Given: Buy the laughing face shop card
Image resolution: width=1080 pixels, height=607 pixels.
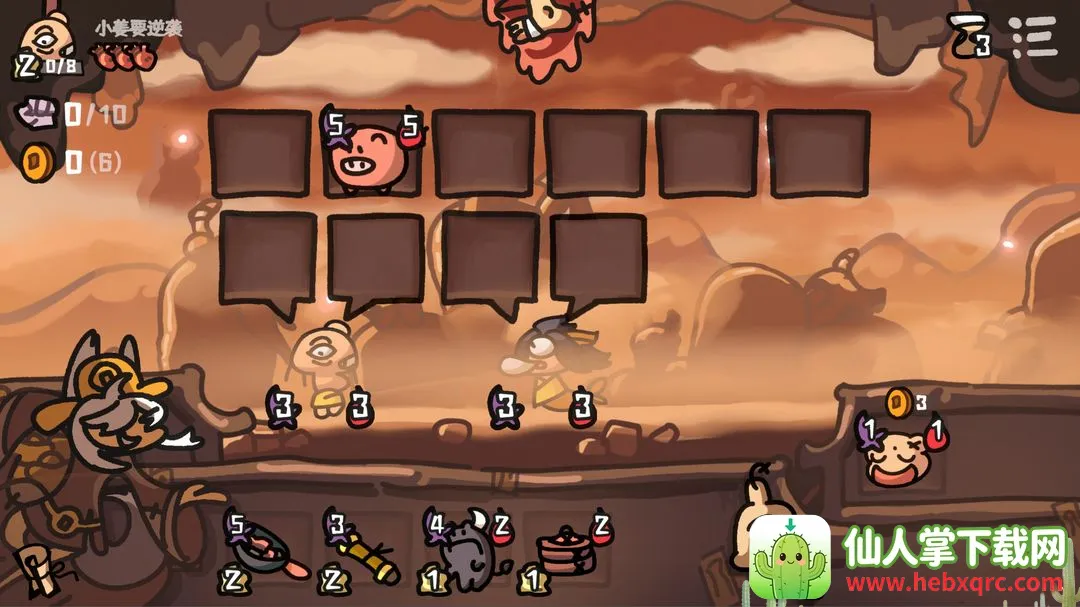Looking at the screenshot, I should pyautogui.click(x=898, y=453).
